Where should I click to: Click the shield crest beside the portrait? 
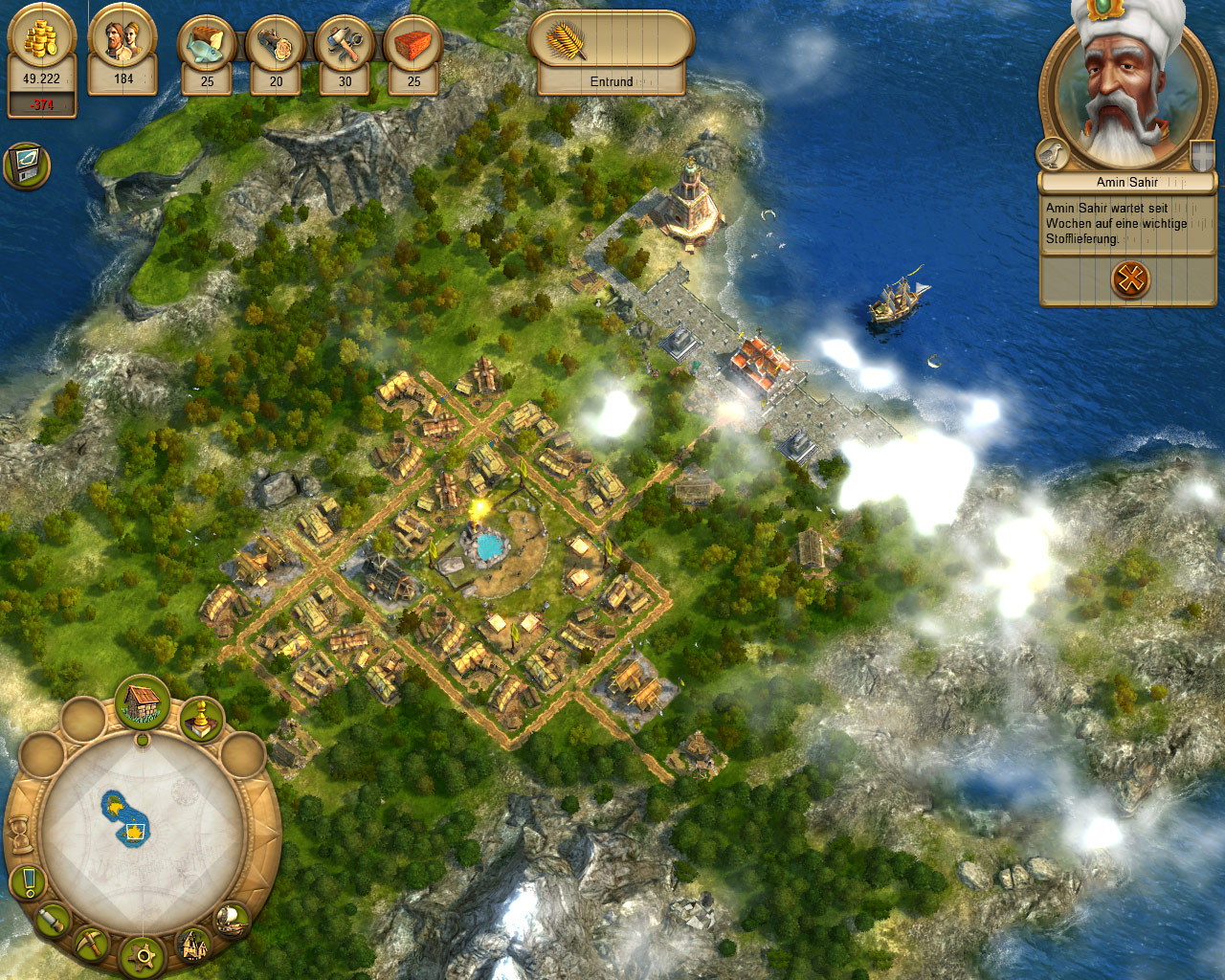coord(1202,154)
